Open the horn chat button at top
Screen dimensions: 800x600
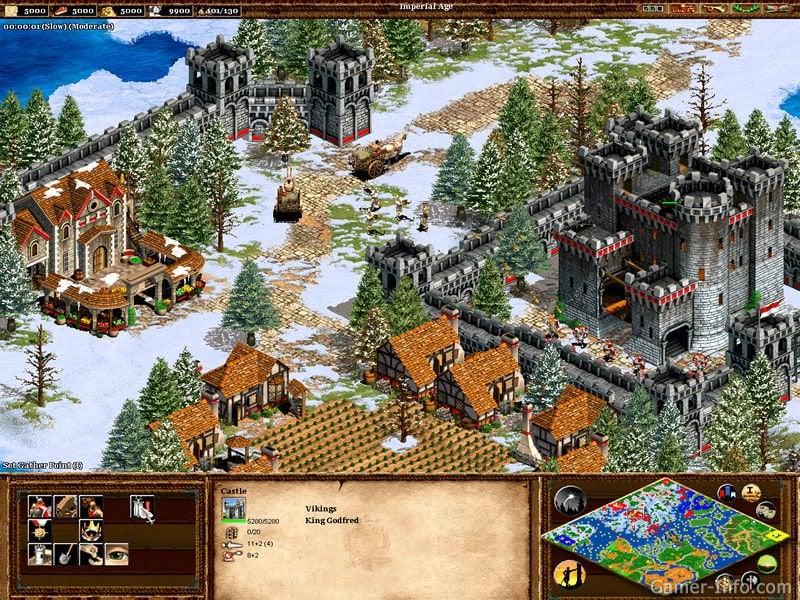[713, 9]
